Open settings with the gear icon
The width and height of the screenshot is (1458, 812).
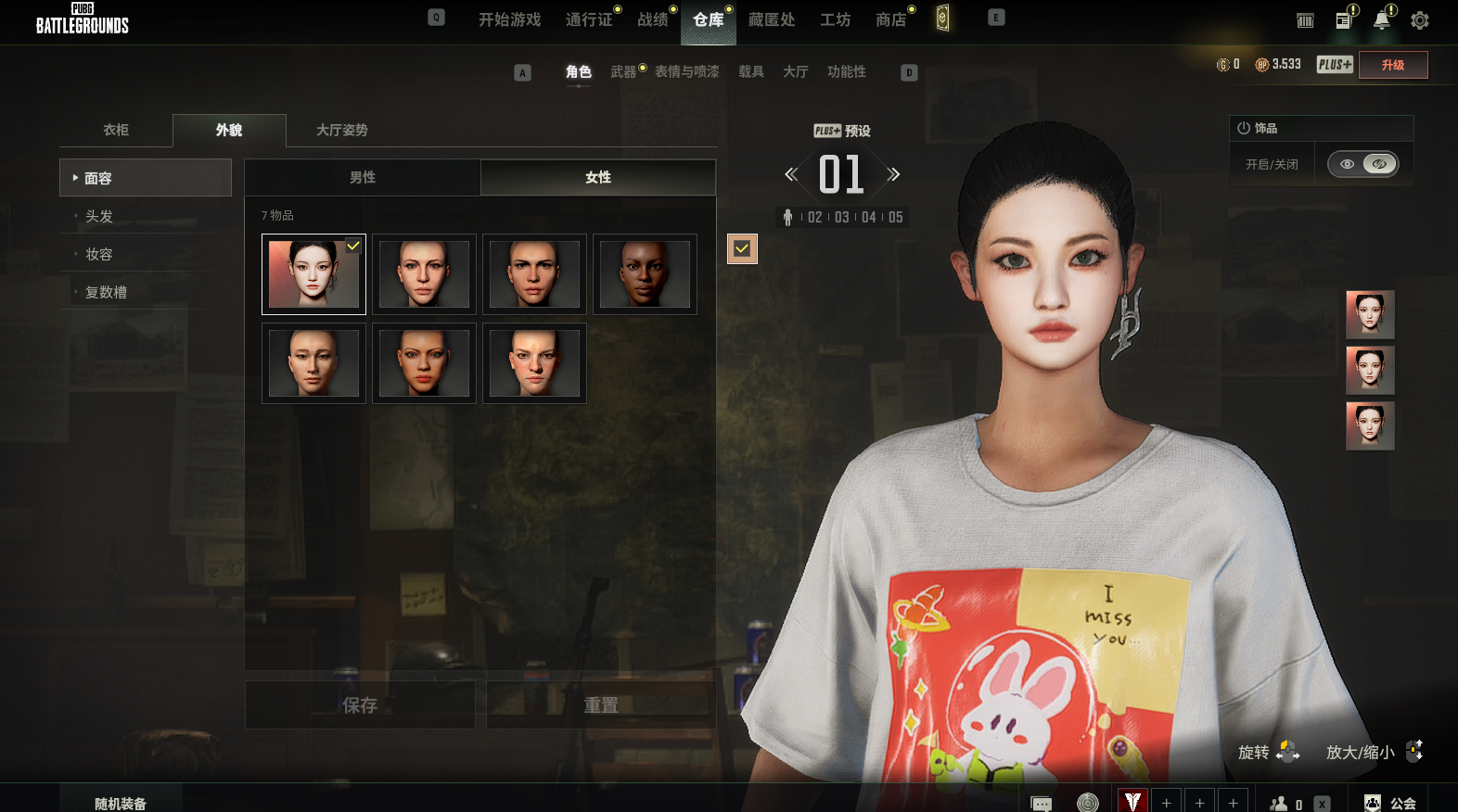pos(1419,20)
